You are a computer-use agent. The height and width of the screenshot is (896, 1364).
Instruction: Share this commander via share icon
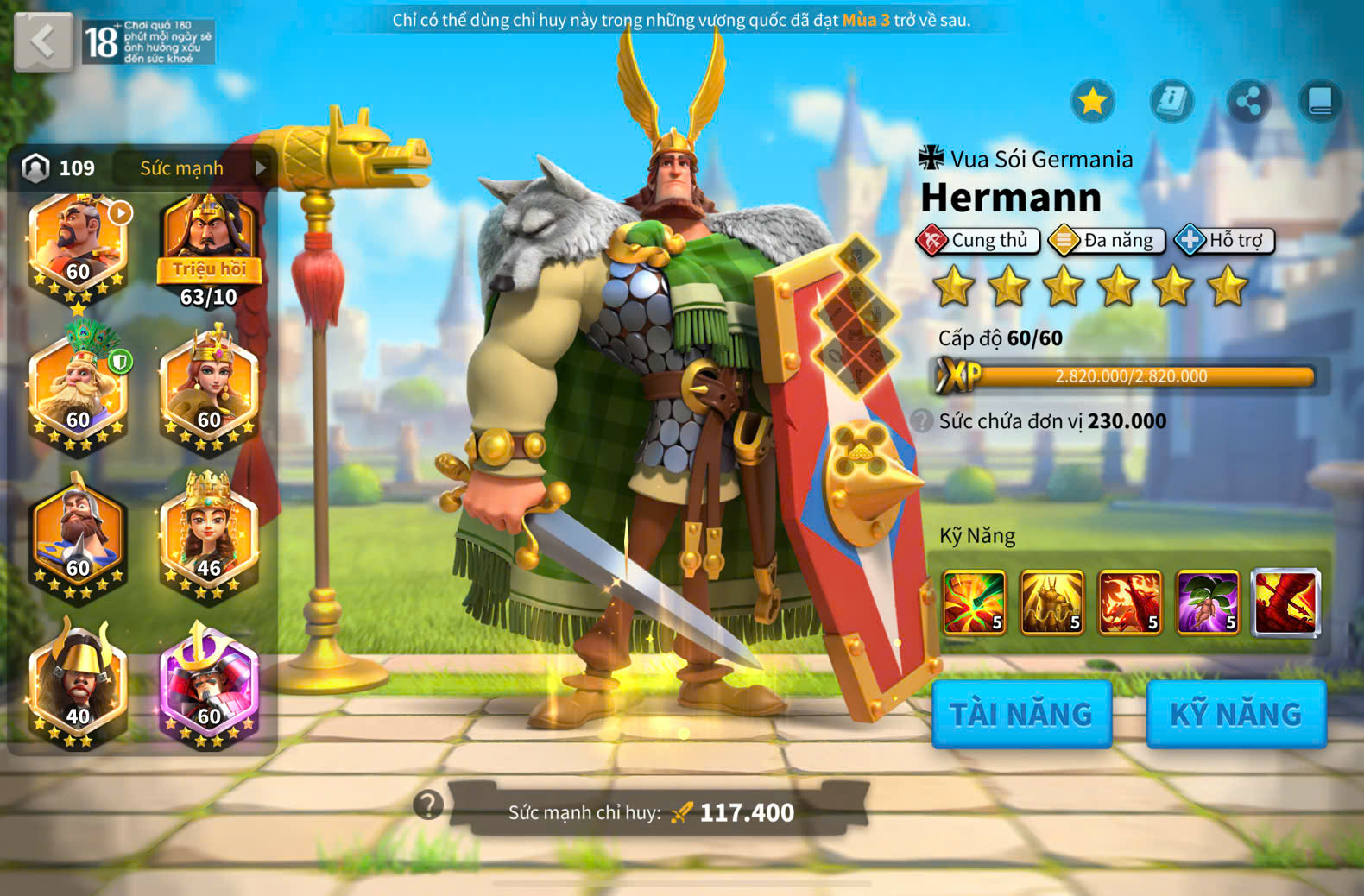(1247, 101)
